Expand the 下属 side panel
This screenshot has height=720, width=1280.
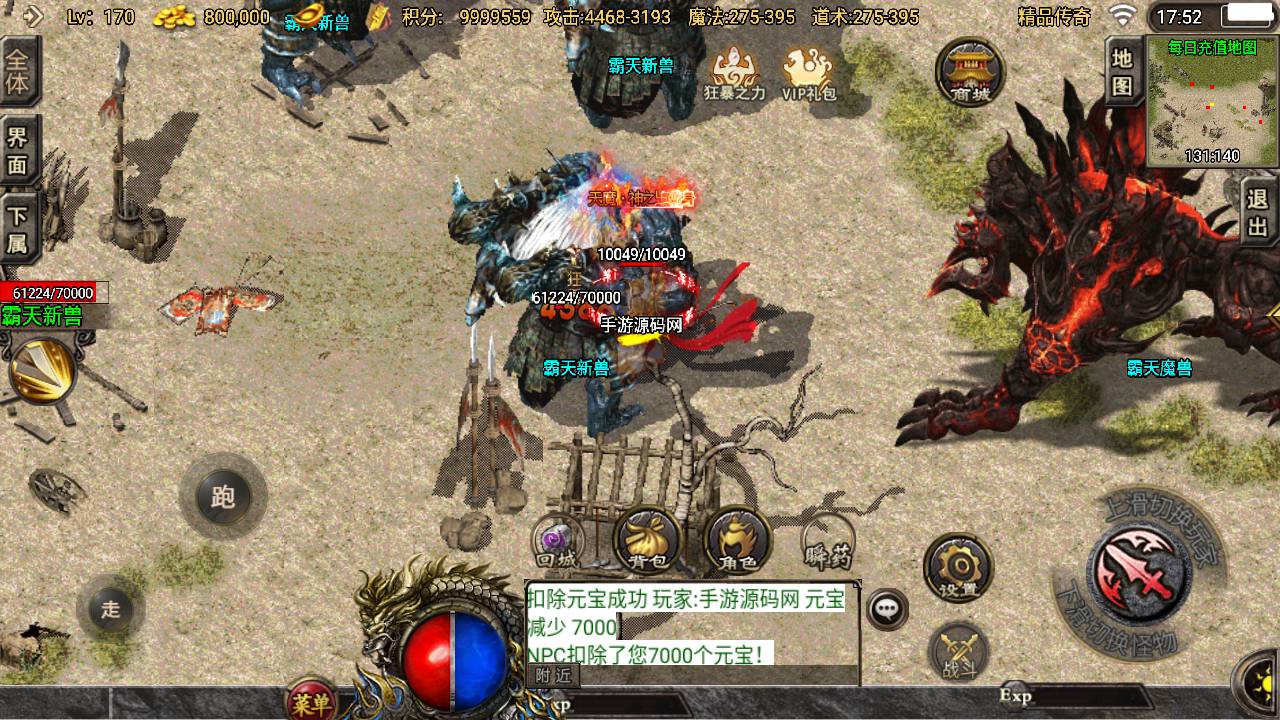click(x=17, y=222)
